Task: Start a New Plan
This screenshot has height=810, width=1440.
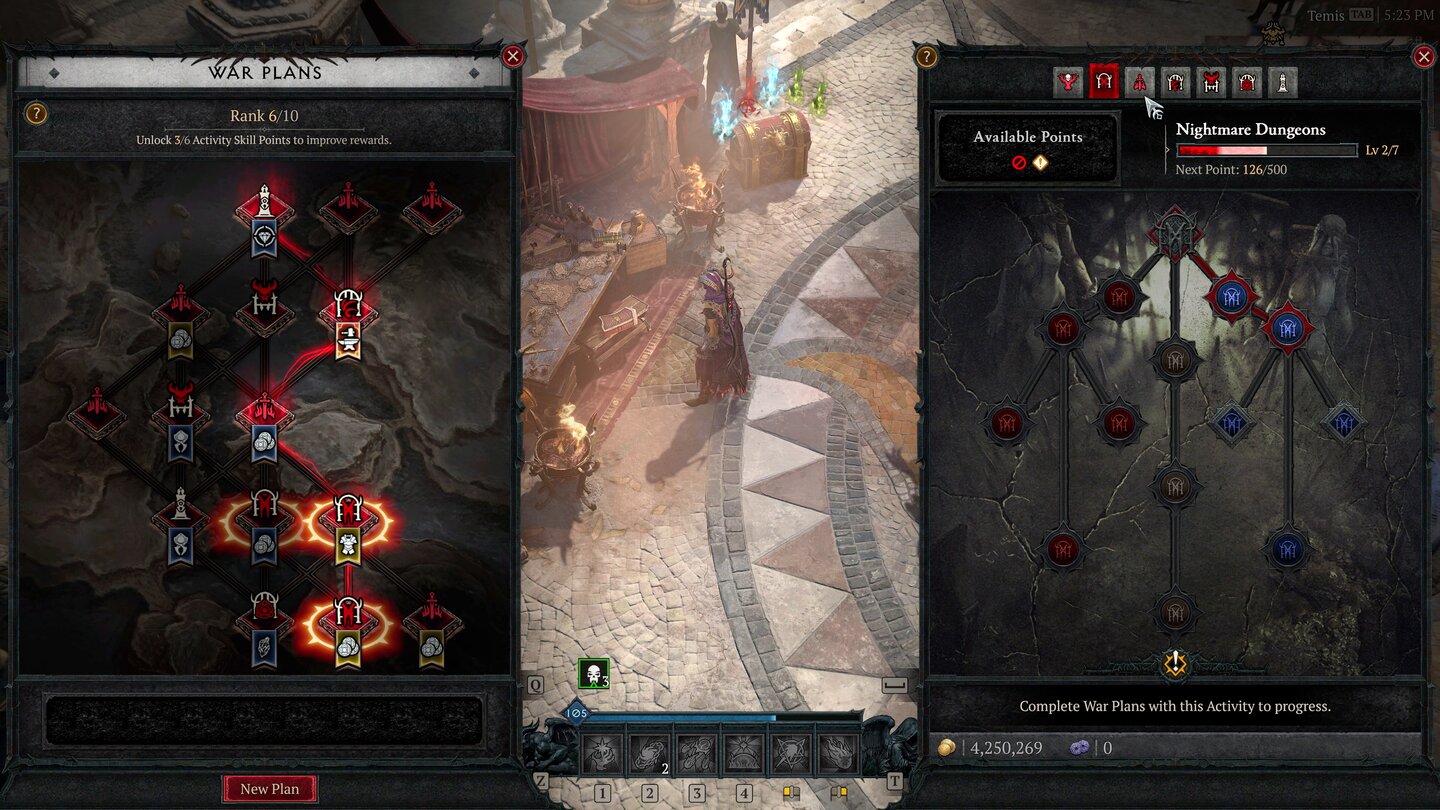Action: click(x=269, y=789)
